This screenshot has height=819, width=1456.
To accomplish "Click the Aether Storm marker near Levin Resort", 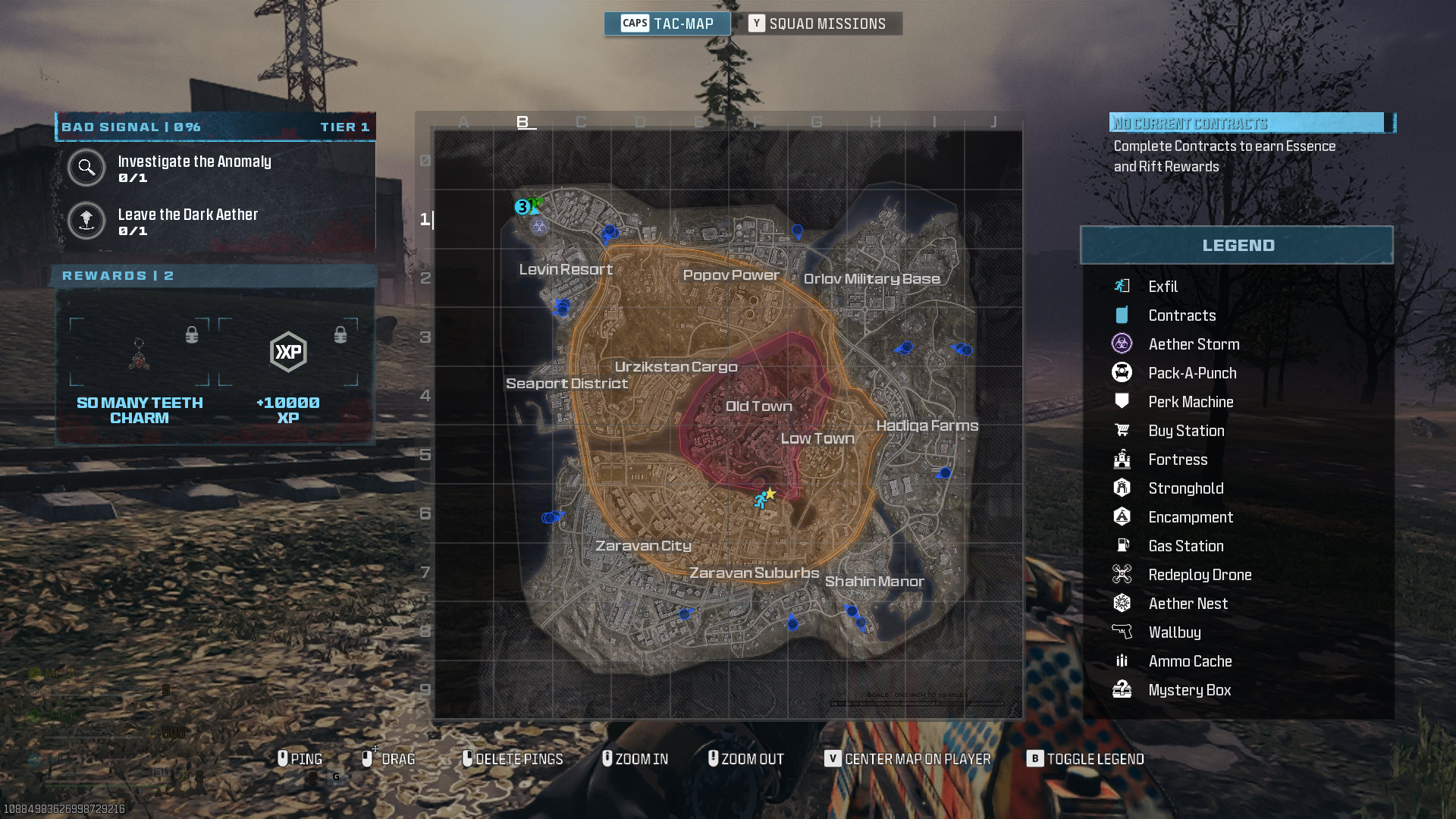I will [x=540, y=225].
